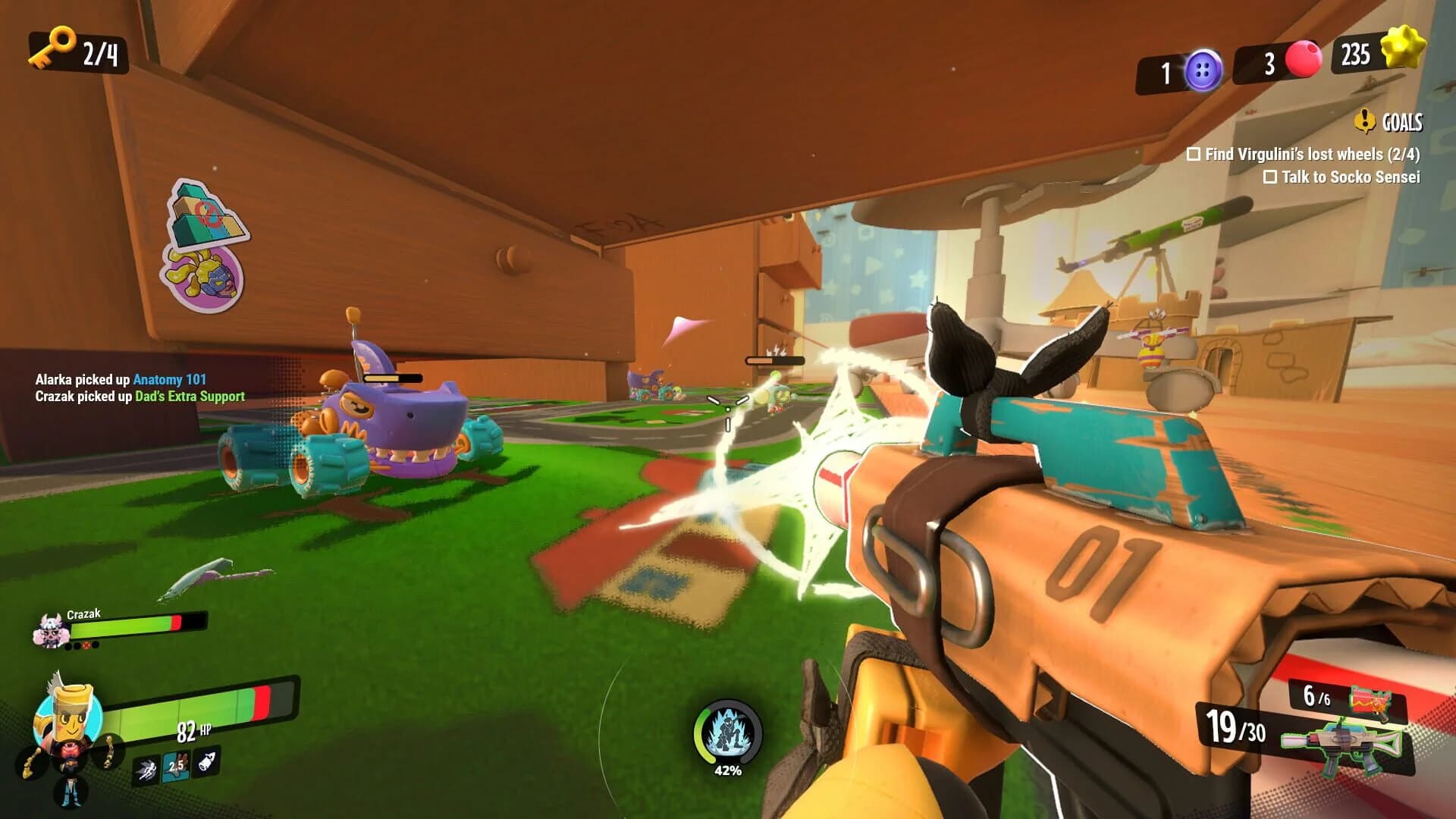
Task: Click the Goals exclamation mark icon
Action: pos(1365,119)
